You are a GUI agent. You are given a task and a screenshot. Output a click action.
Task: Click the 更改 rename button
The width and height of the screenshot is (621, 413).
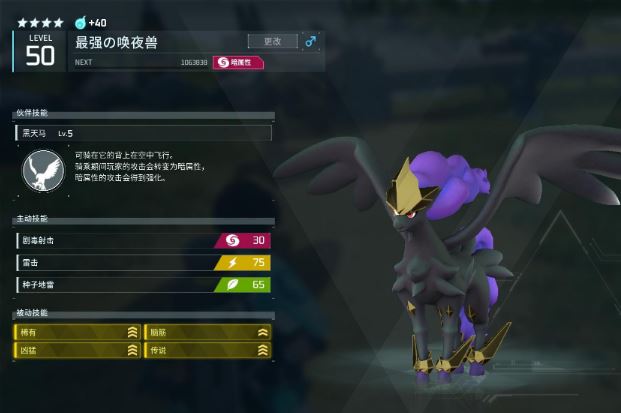coord(272,42)
